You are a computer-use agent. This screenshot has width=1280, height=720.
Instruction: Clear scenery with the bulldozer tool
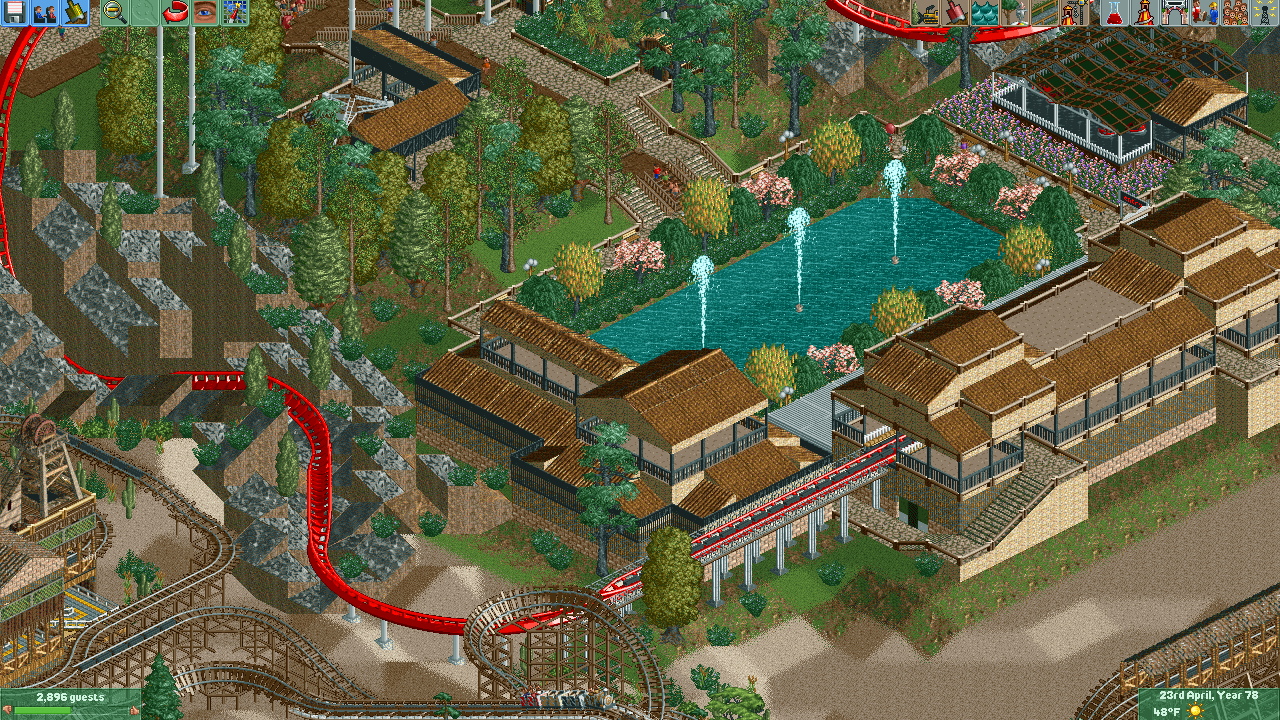click(927, 13)
